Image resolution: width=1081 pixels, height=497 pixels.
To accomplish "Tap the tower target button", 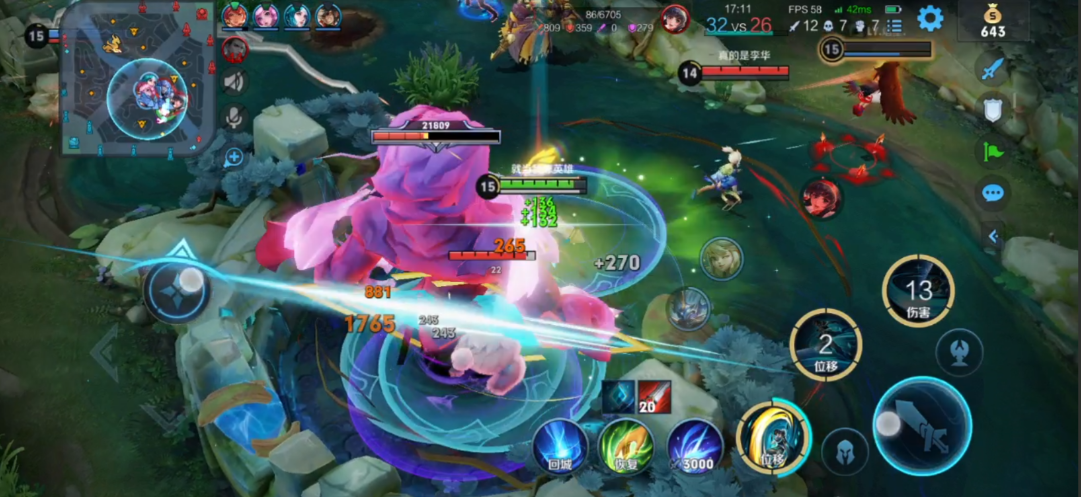I will (959, 352).
